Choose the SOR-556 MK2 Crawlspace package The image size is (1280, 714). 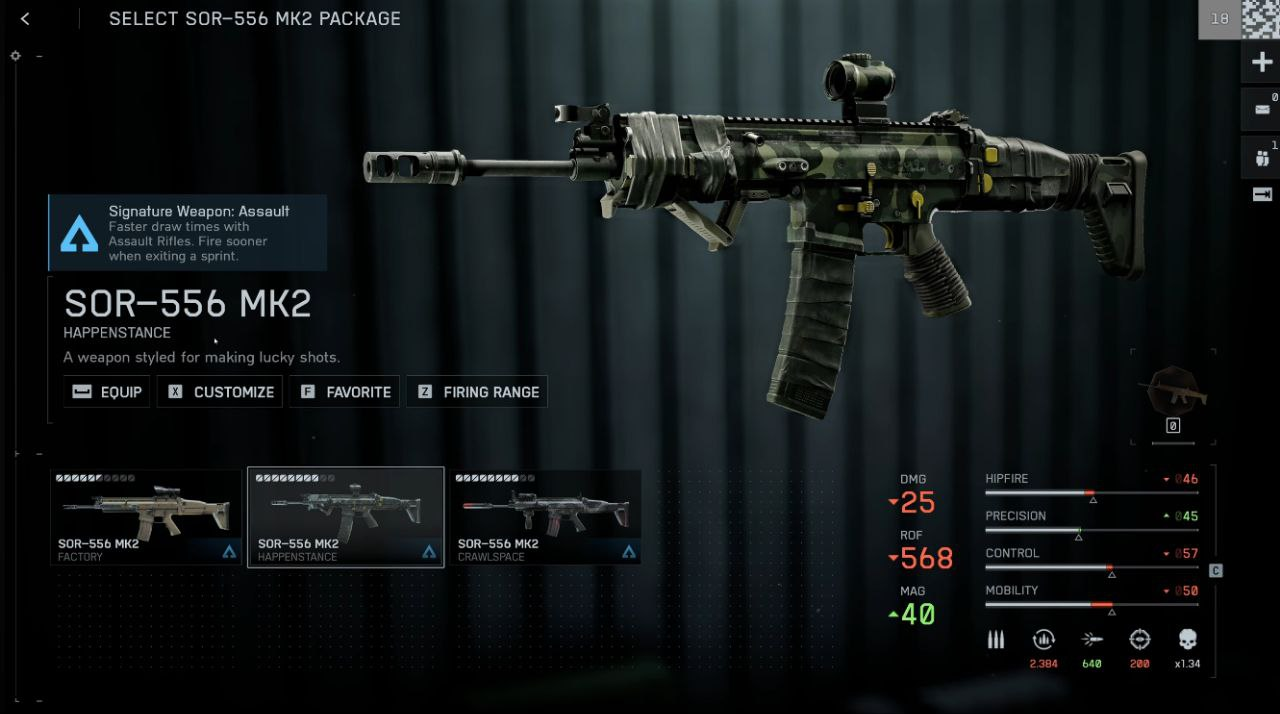(x=545, y=517)
